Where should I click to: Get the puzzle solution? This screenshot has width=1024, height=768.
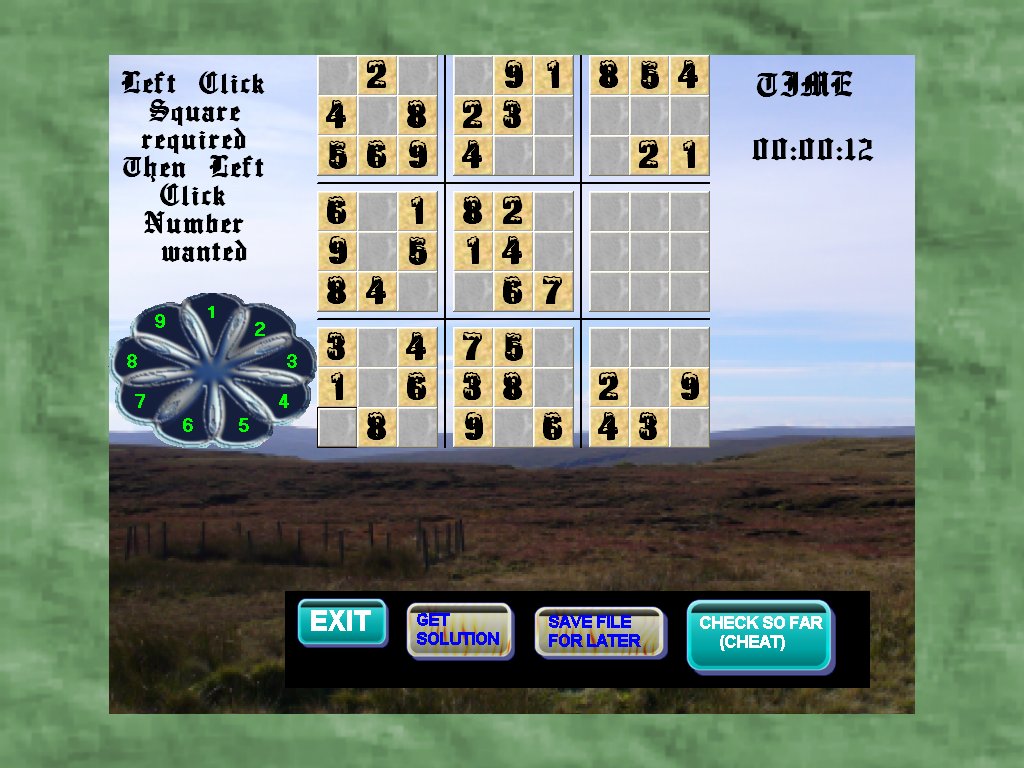pyautogui.click(x=458, y=630)
